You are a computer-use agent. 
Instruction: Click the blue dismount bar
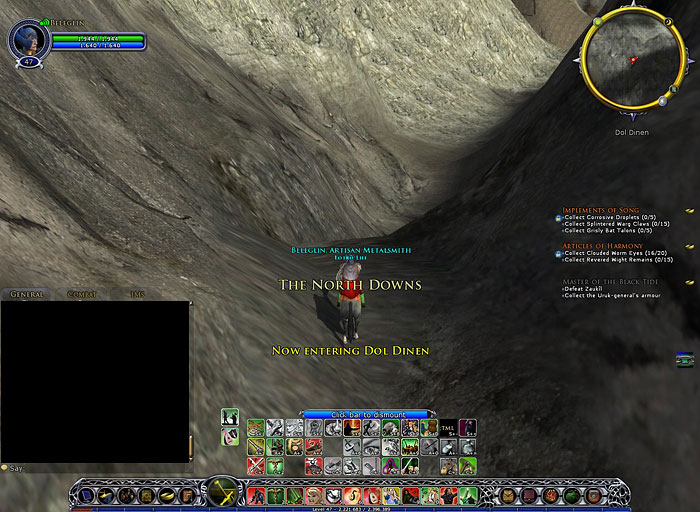(367, 413)
